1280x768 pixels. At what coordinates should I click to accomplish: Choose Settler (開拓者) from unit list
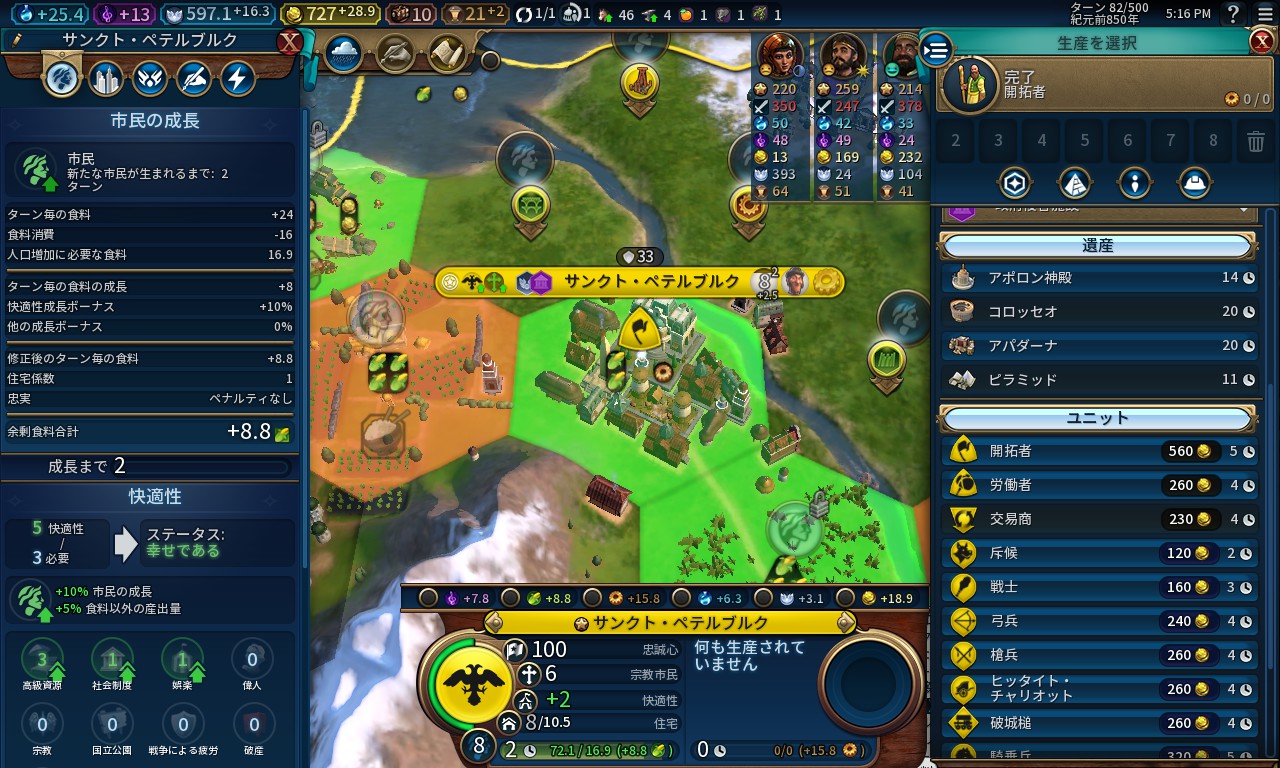(x=1098, y=451)
